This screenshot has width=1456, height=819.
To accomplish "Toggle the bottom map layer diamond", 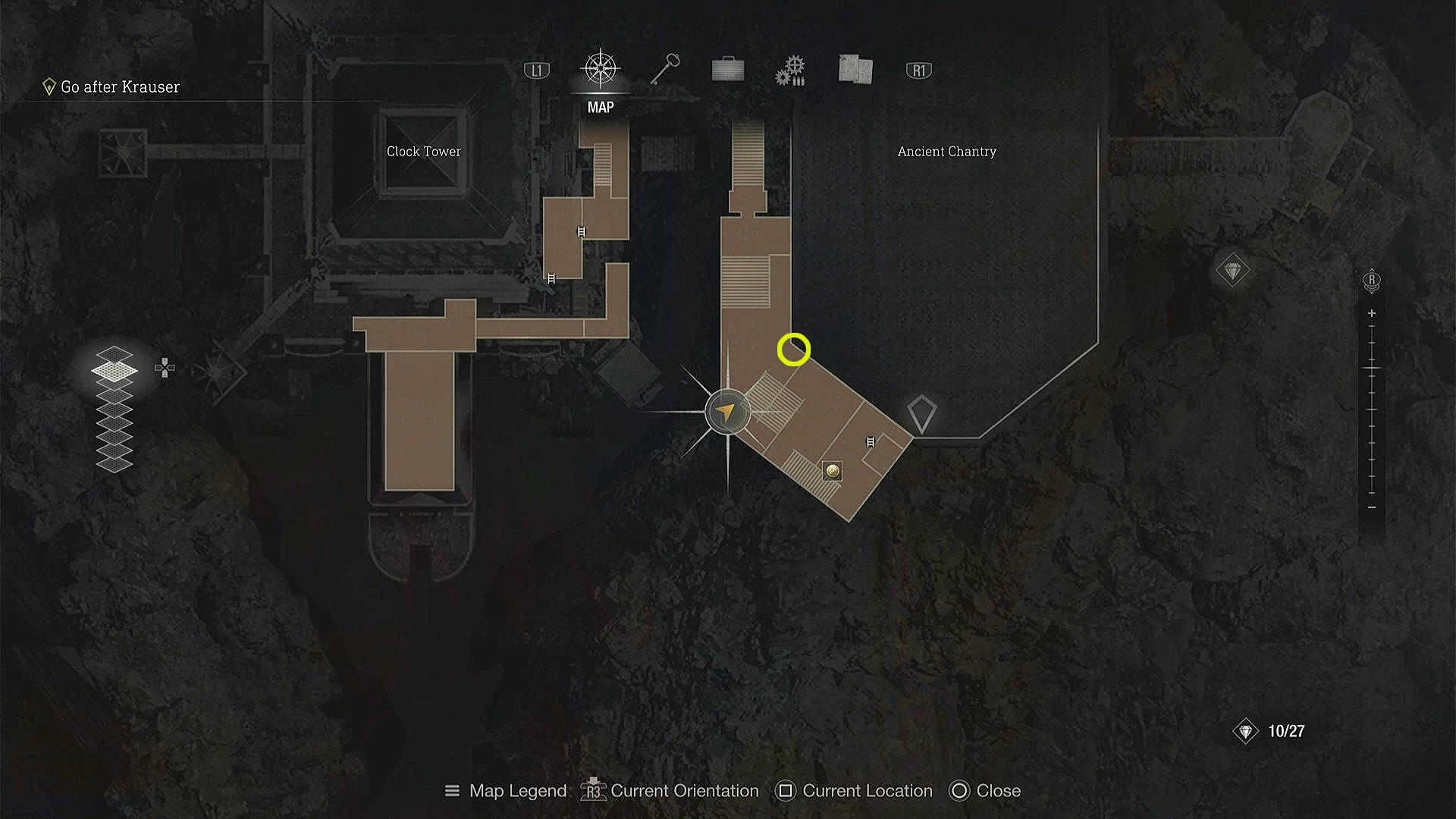I will tap(115, 464).
